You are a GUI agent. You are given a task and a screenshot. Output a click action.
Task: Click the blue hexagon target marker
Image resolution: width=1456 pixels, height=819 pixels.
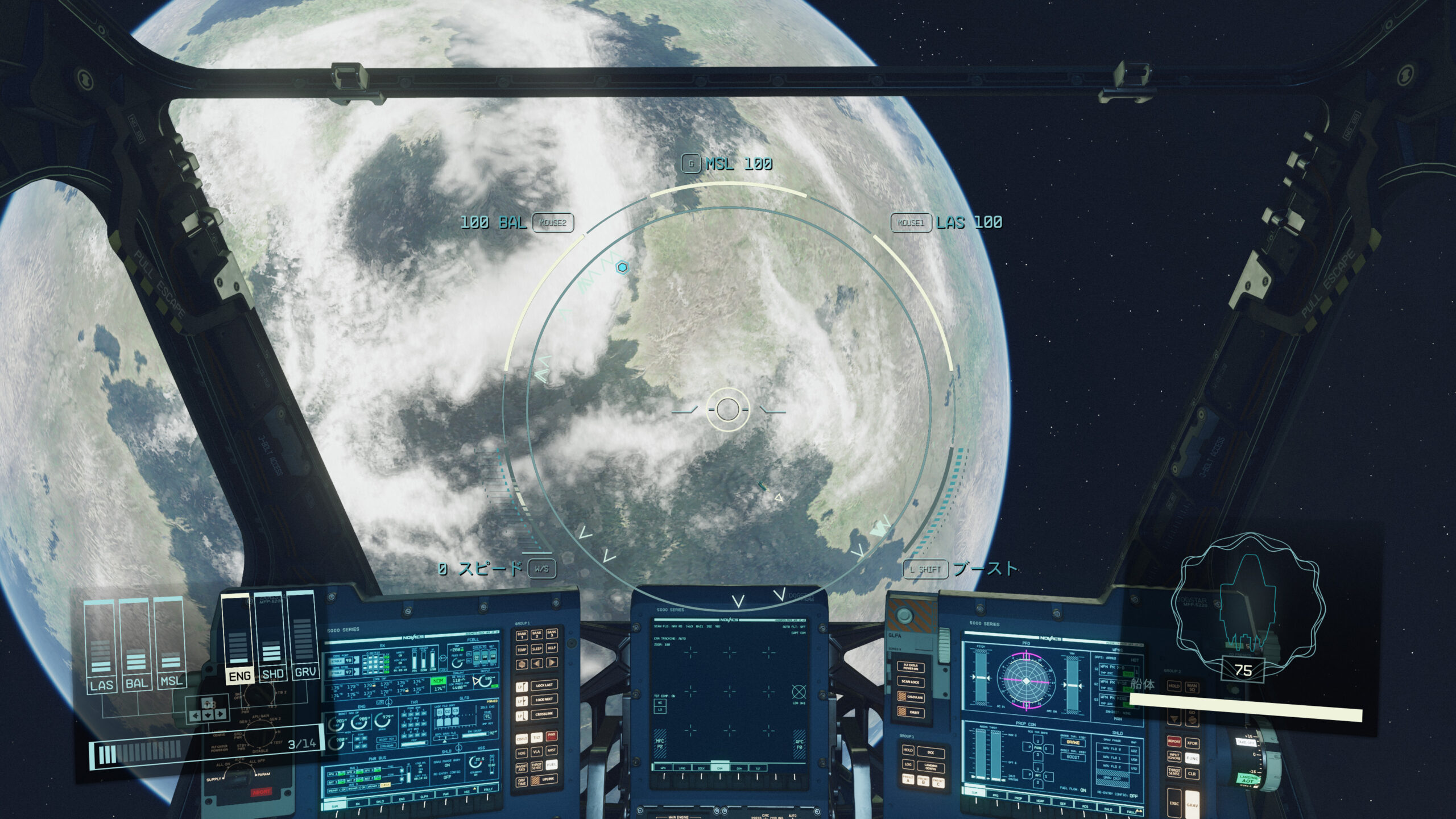(623, 267)
